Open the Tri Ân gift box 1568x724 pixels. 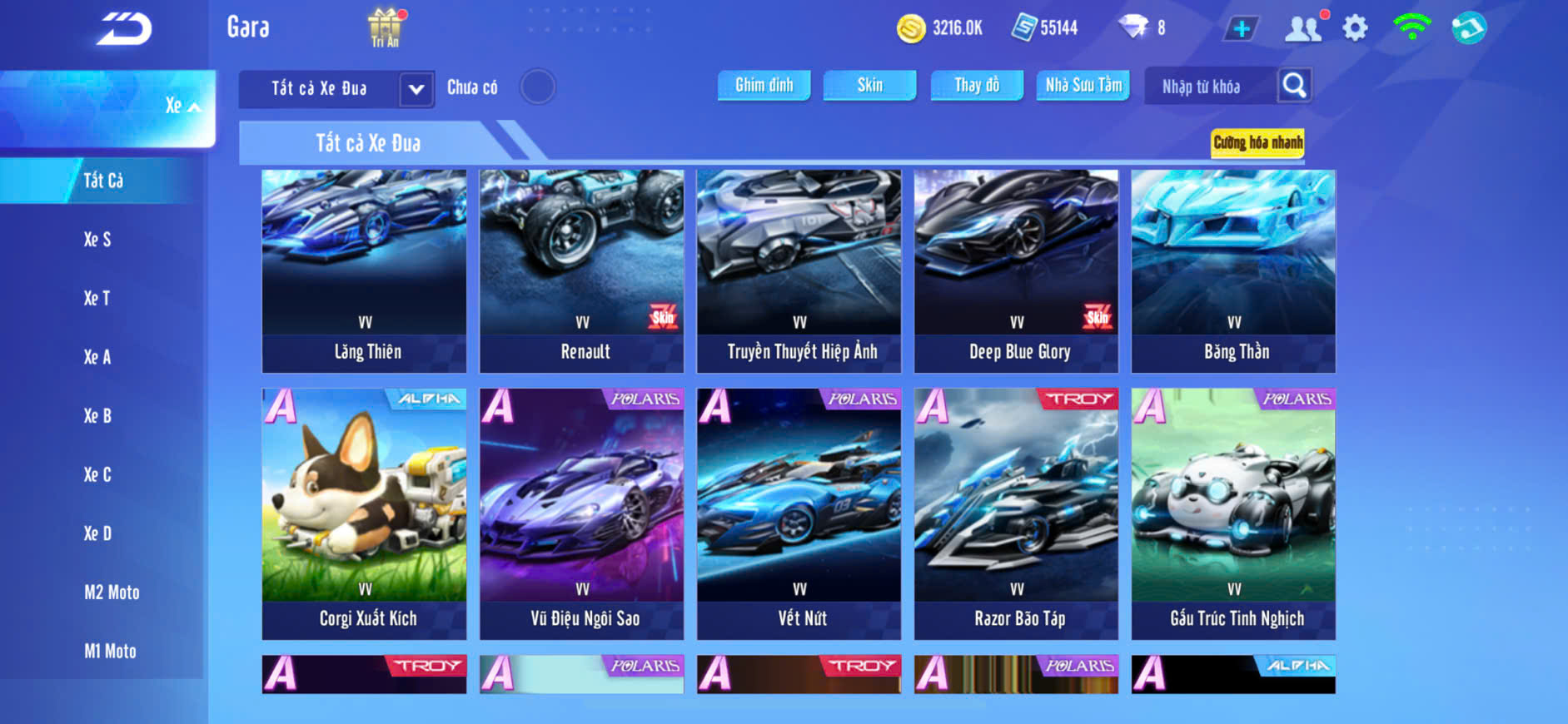point(385,27)
